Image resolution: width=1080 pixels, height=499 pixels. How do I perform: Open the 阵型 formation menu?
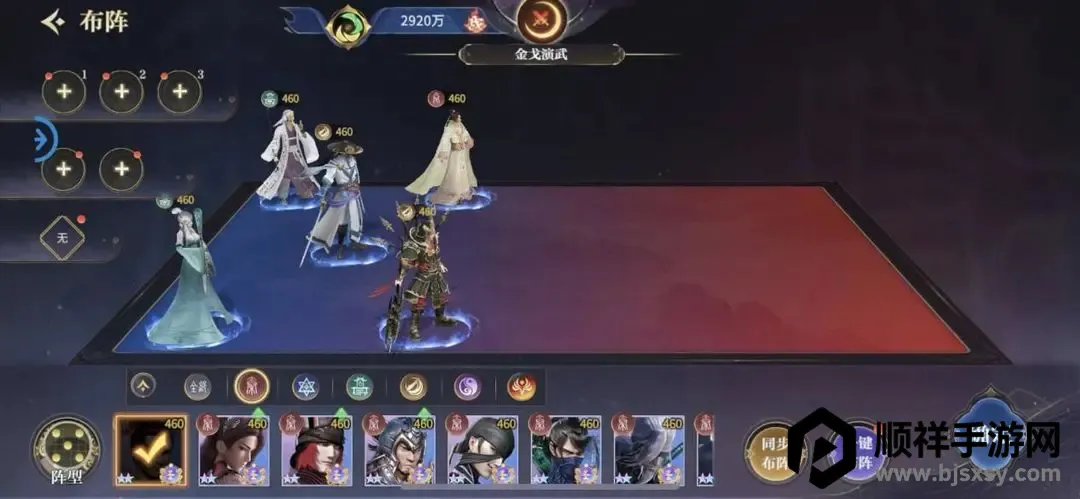click(66, 448)
